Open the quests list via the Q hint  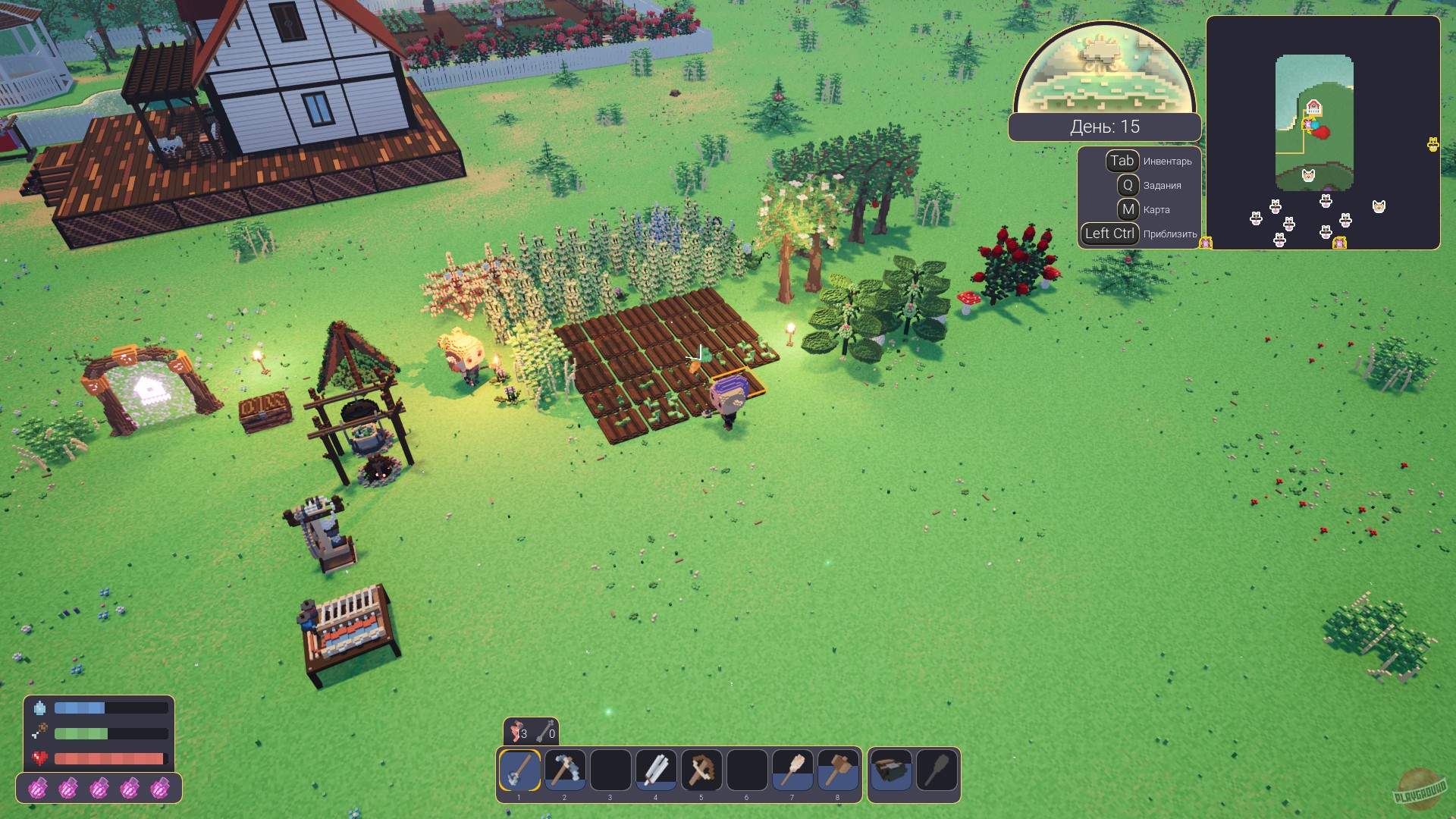click(x=1129, y=185)
